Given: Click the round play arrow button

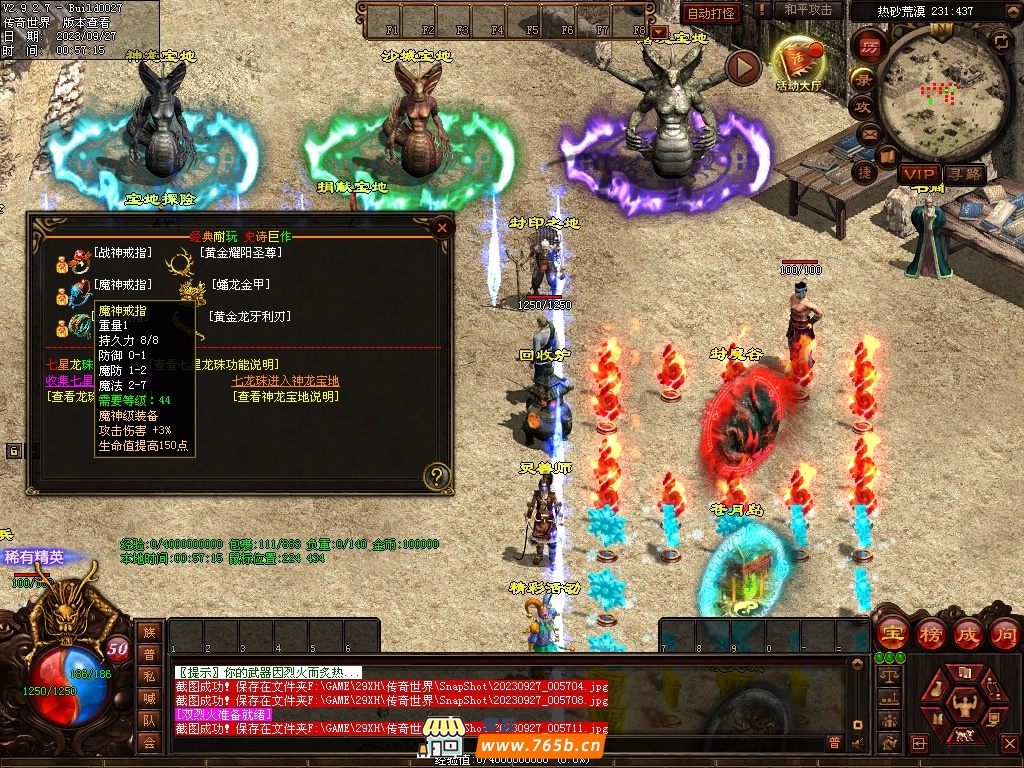Looking at the screenshot, I should click(743, 67).
